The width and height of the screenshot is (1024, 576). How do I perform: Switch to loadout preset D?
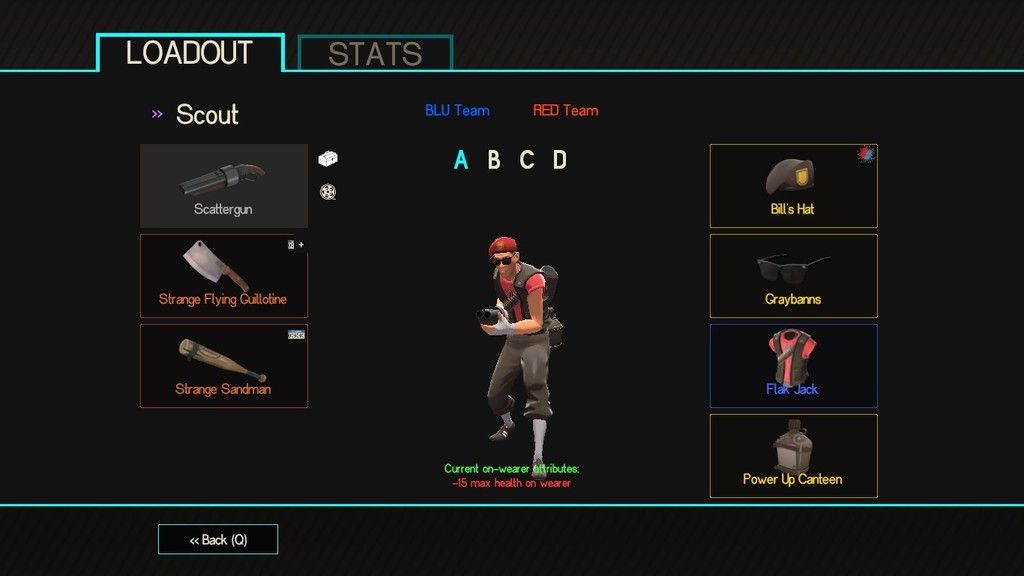560,160
